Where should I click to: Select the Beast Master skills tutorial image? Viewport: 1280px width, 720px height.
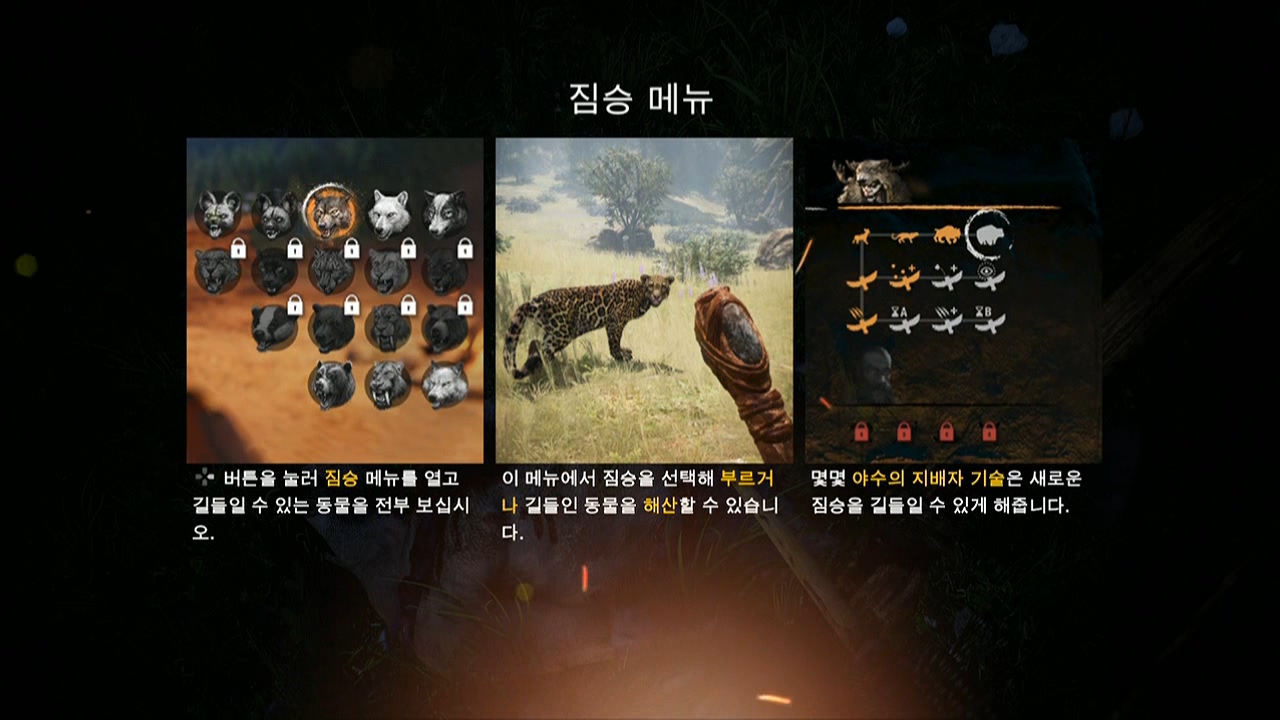[953, 300]
